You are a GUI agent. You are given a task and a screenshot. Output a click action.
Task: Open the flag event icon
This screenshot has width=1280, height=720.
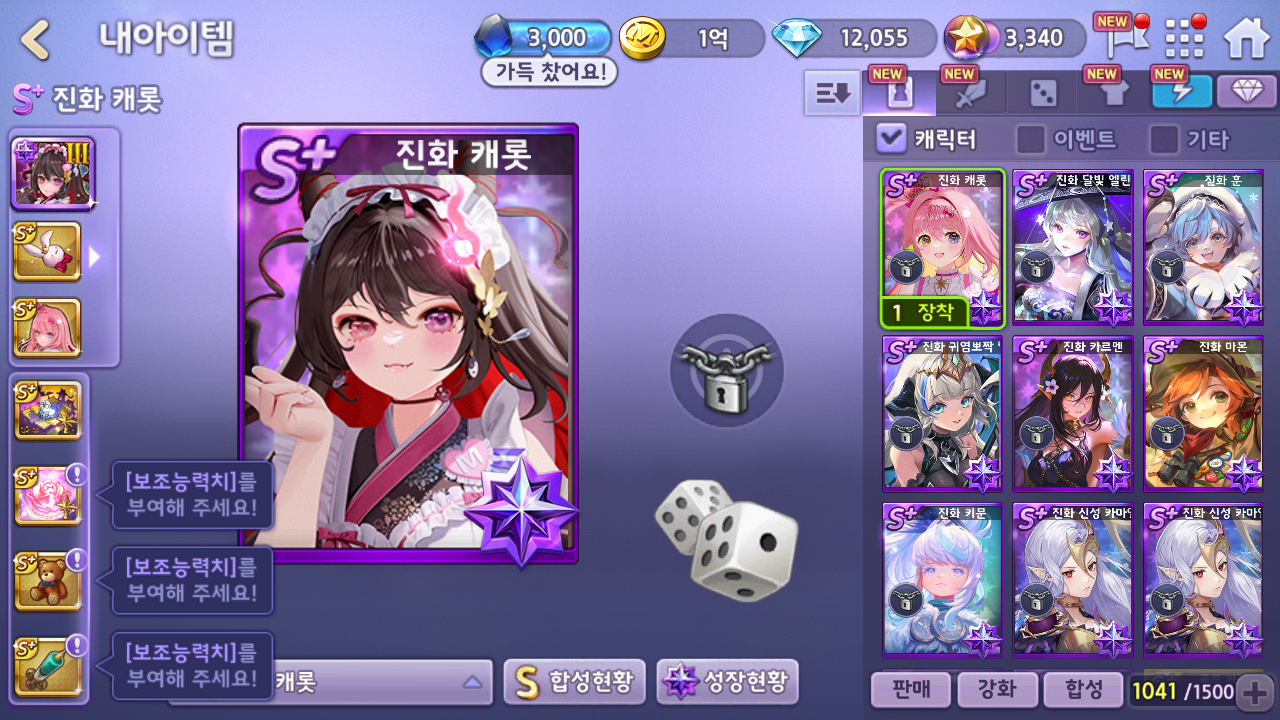coord(1116,39)
